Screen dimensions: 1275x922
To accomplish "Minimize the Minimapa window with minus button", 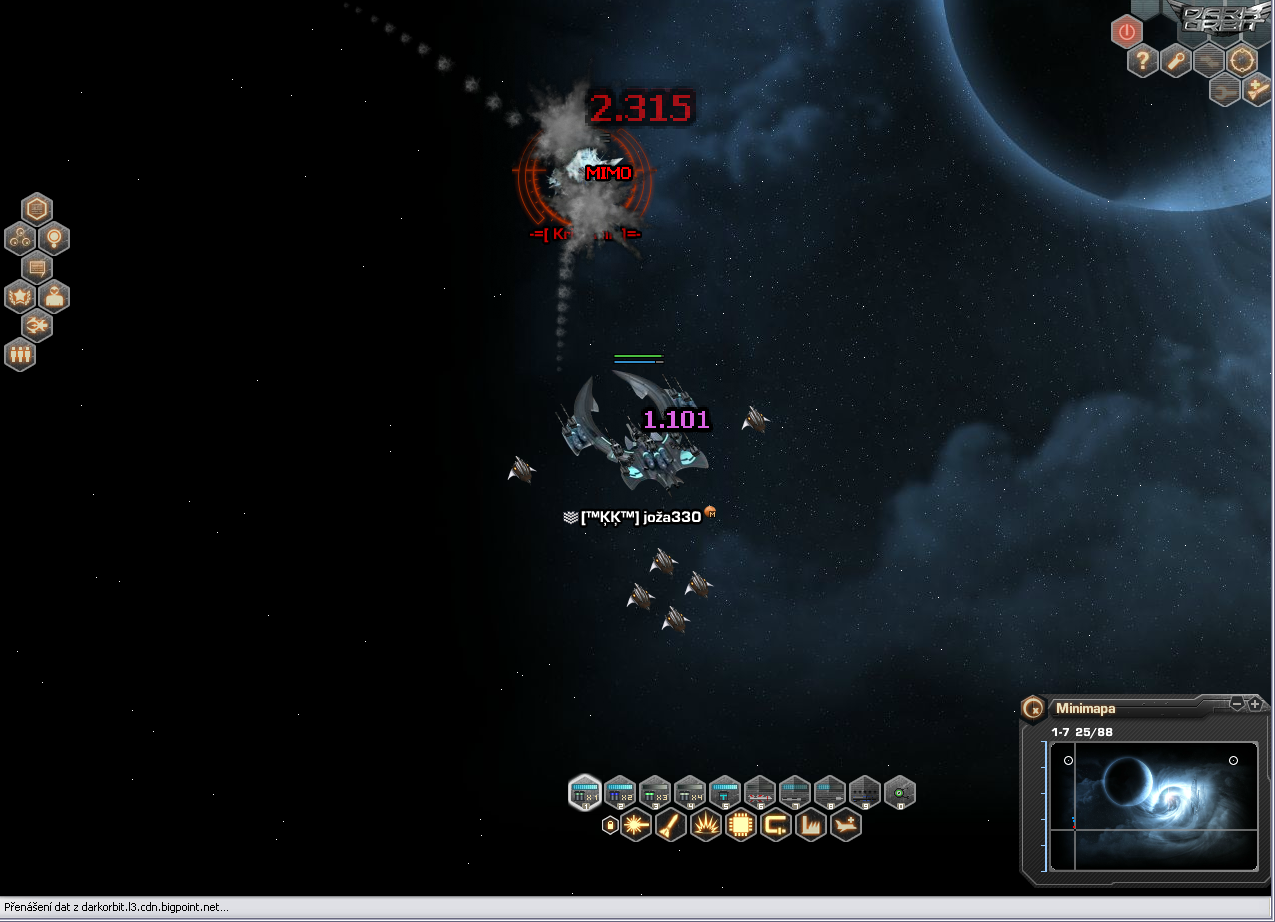I will click(x=1237, y=704).
